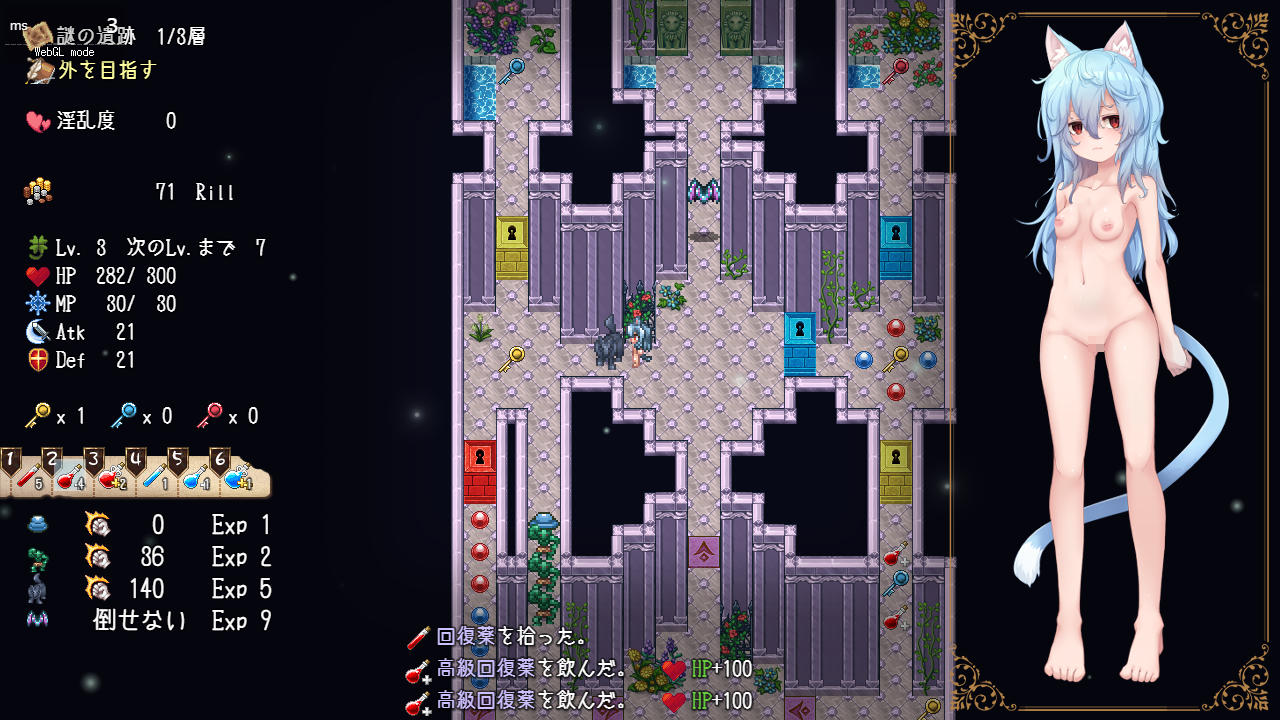
Task: Select the round red flask in slot 2
Action: (x=69, y=478)
